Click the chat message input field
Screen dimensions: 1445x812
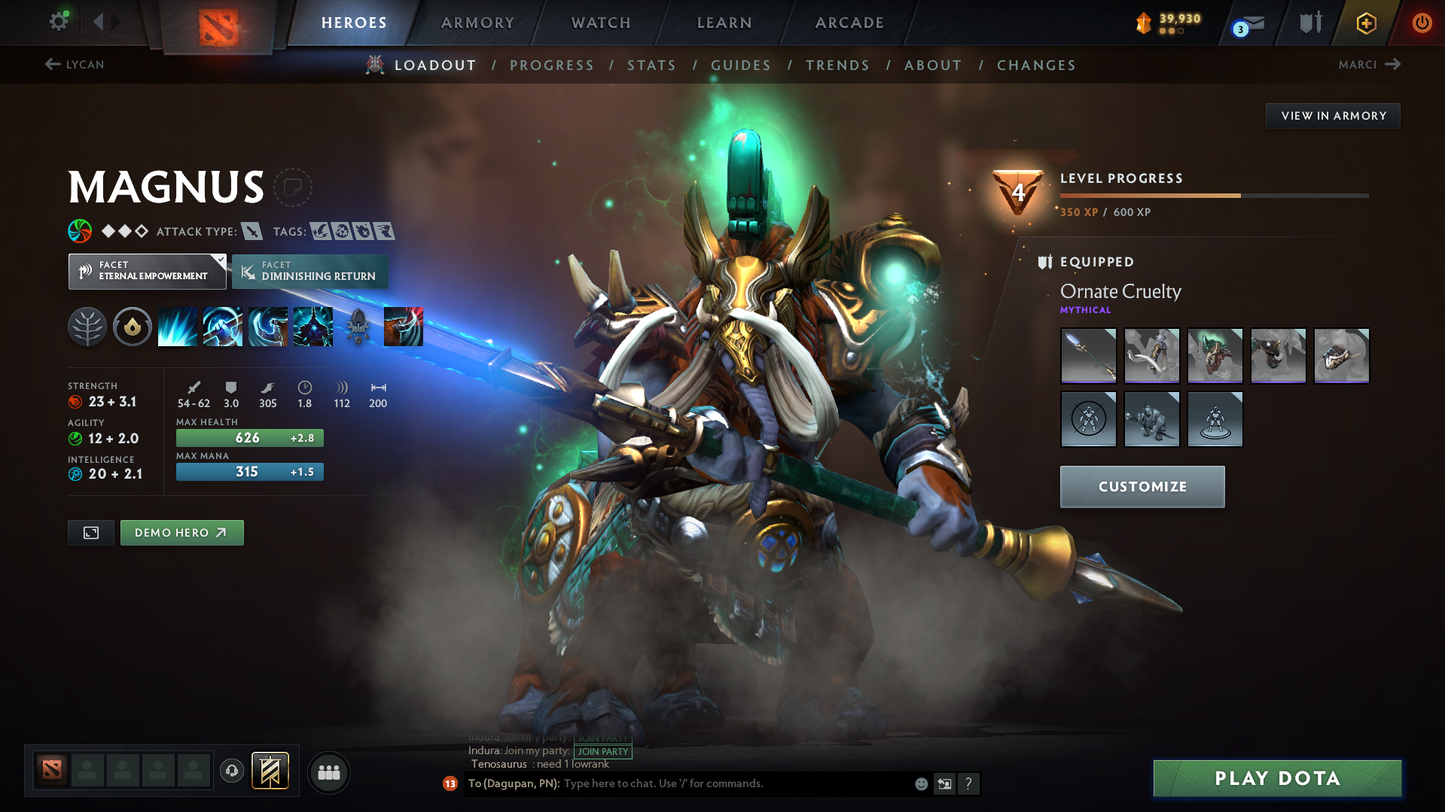[735, 784]
